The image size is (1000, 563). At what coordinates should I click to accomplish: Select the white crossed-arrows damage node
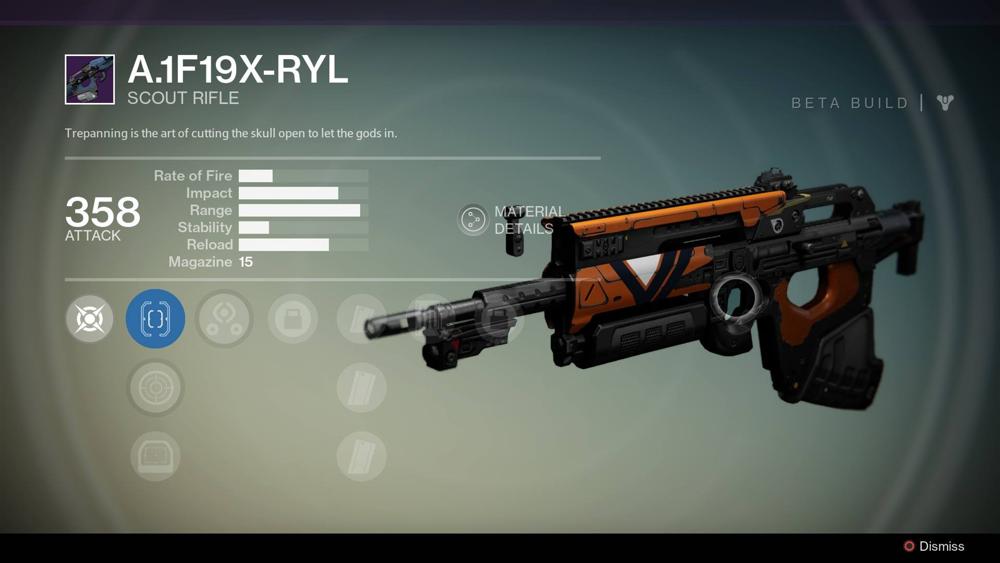coord(90,319)
